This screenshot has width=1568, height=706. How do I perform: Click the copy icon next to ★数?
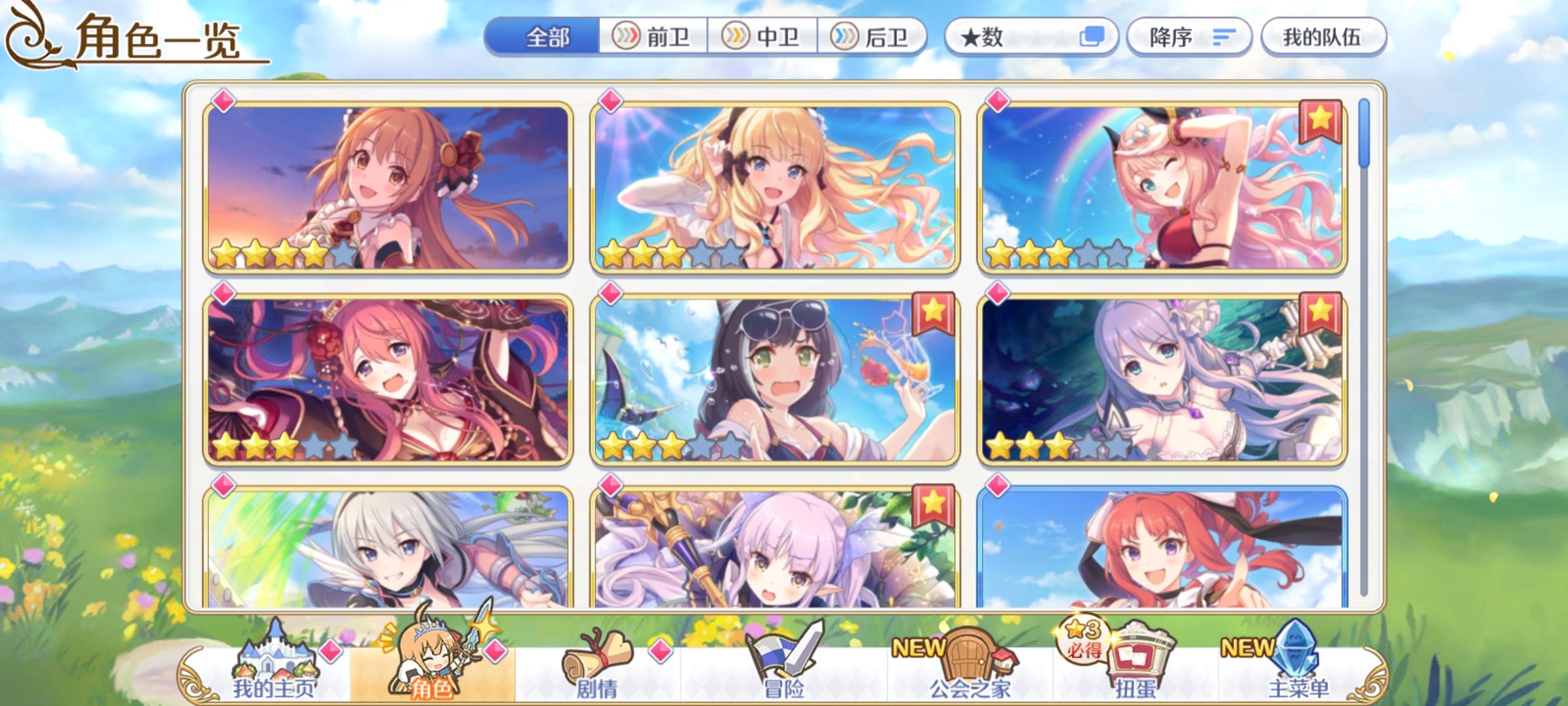pos(1095,37)
